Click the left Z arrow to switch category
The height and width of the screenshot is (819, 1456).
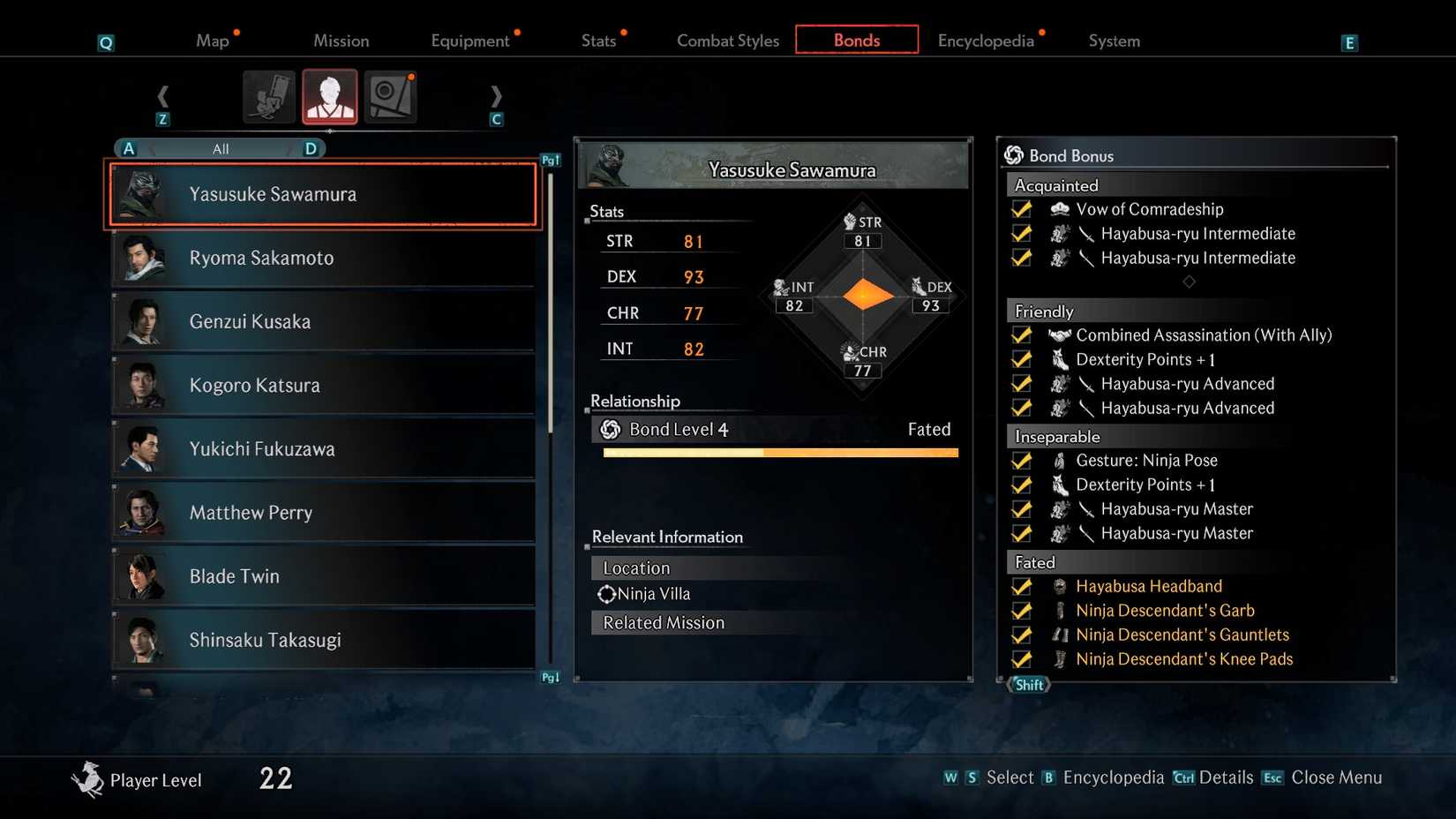pyautogui.click(x=163, y=96)
